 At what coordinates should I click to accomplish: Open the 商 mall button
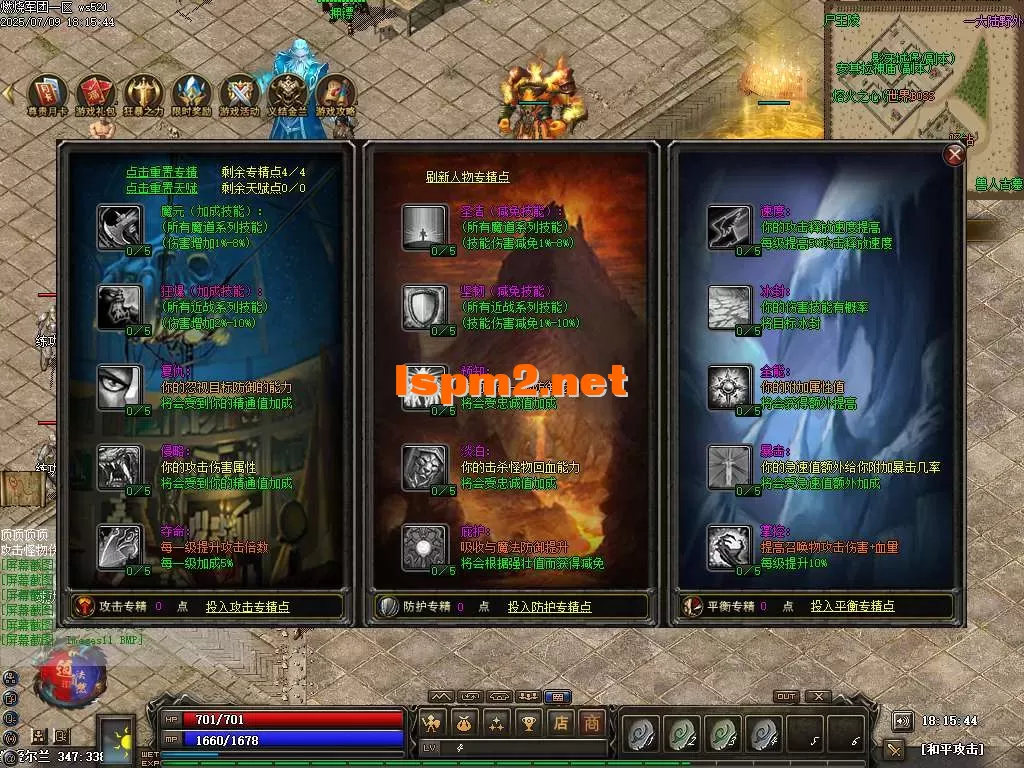click(592, 722)
